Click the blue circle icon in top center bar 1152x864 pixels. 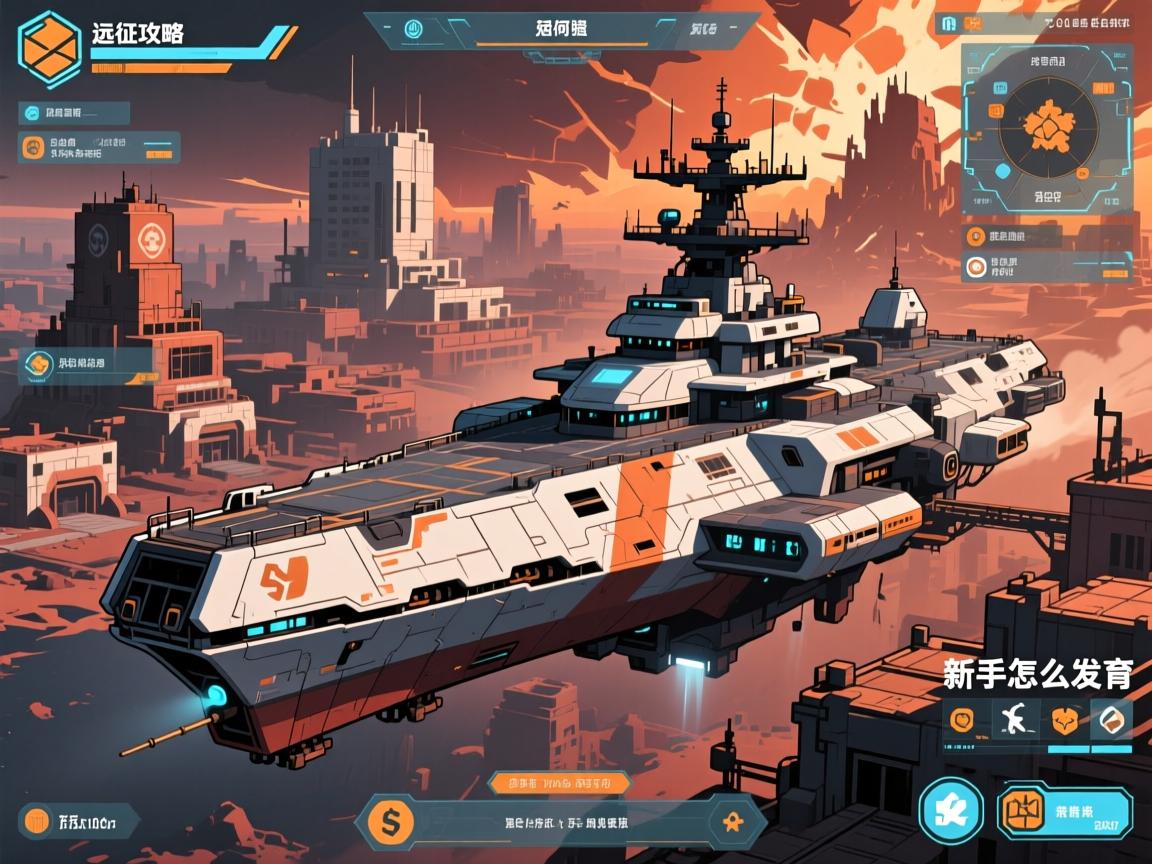point(413,30)
